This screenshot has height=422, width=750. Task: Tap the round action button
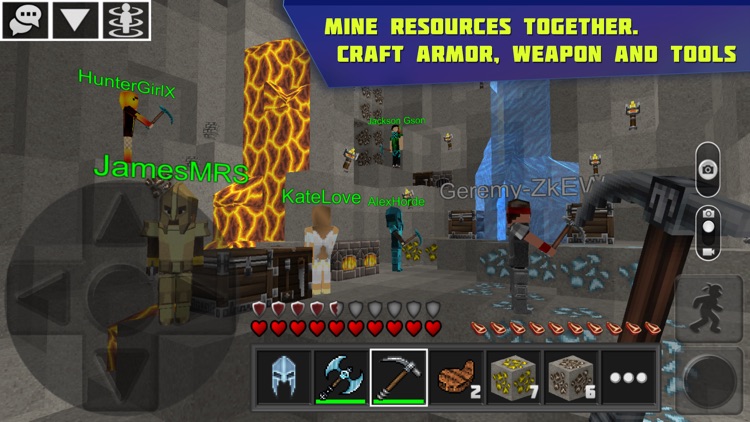pos(709,380)
